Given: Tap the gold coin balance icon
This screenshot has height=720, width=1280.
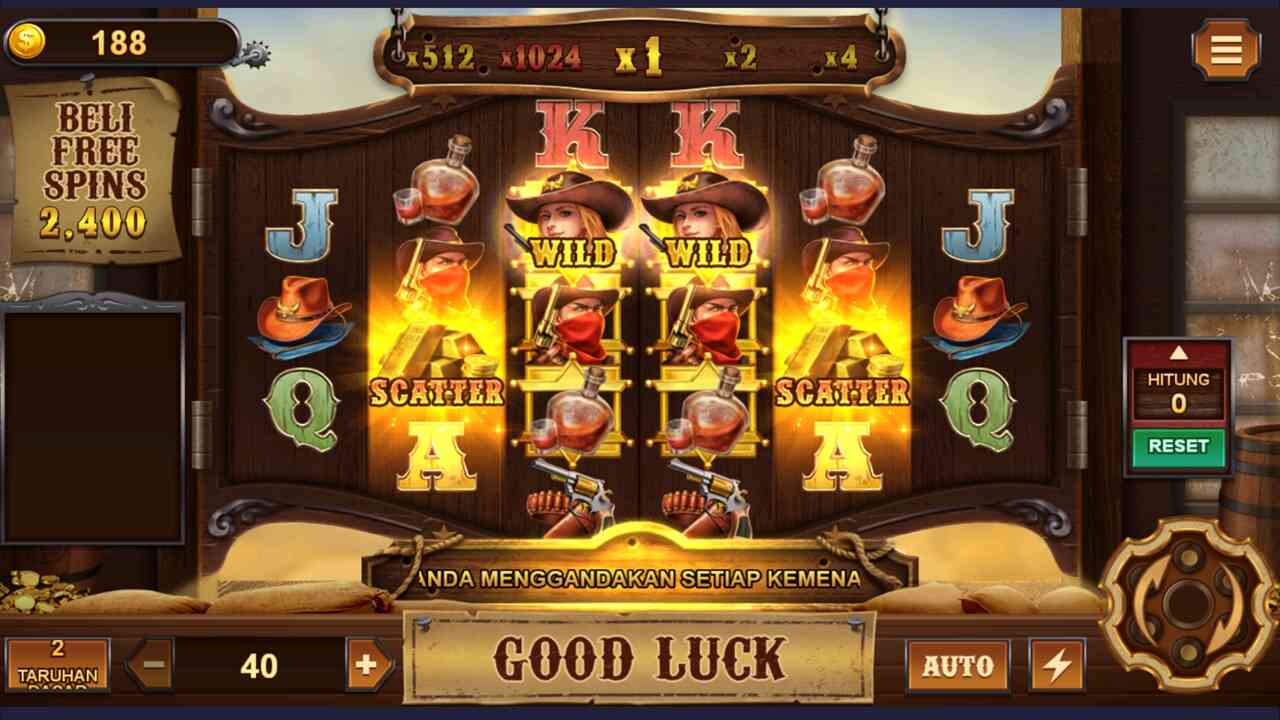Looking at the screenshot, I should (26, 42).
